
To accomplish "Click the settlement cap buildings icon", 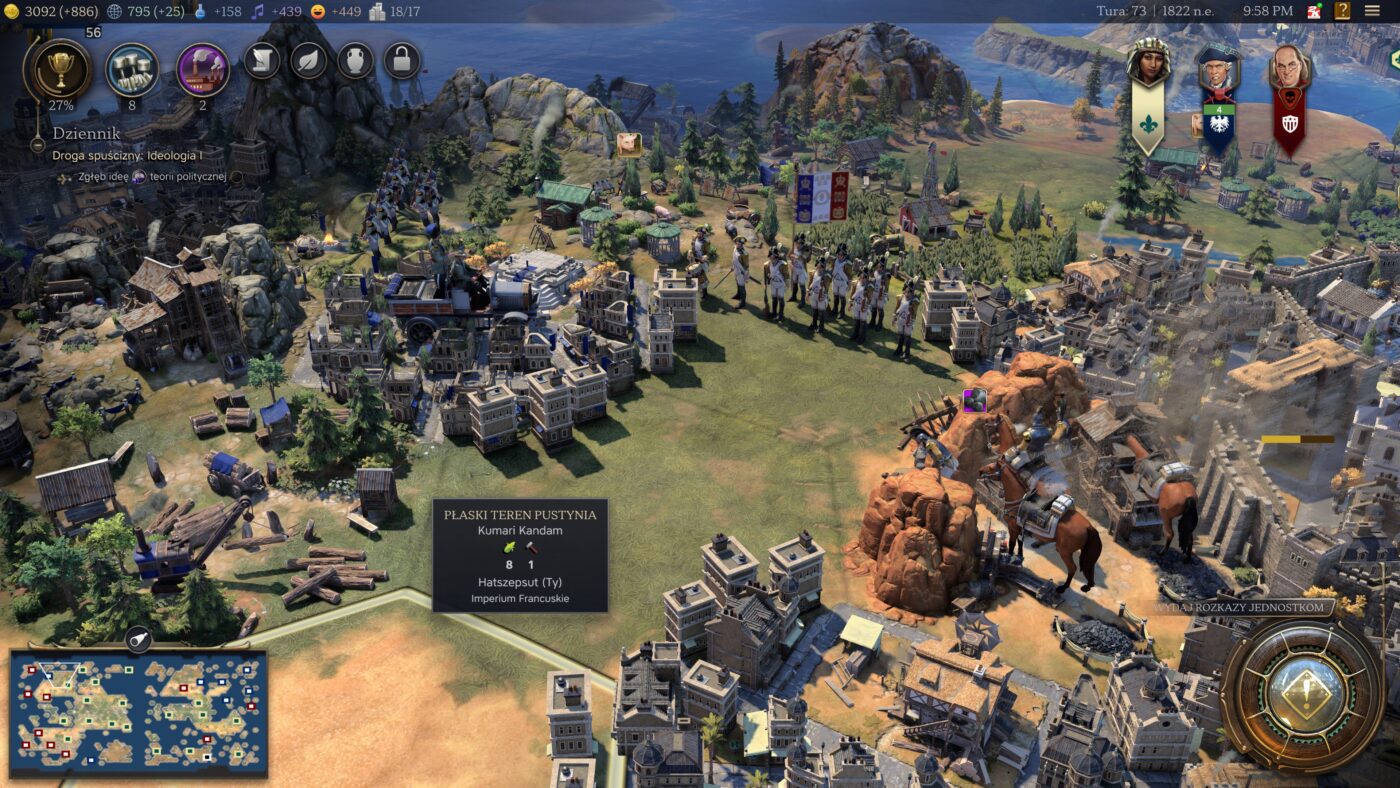I will (377, 11).
